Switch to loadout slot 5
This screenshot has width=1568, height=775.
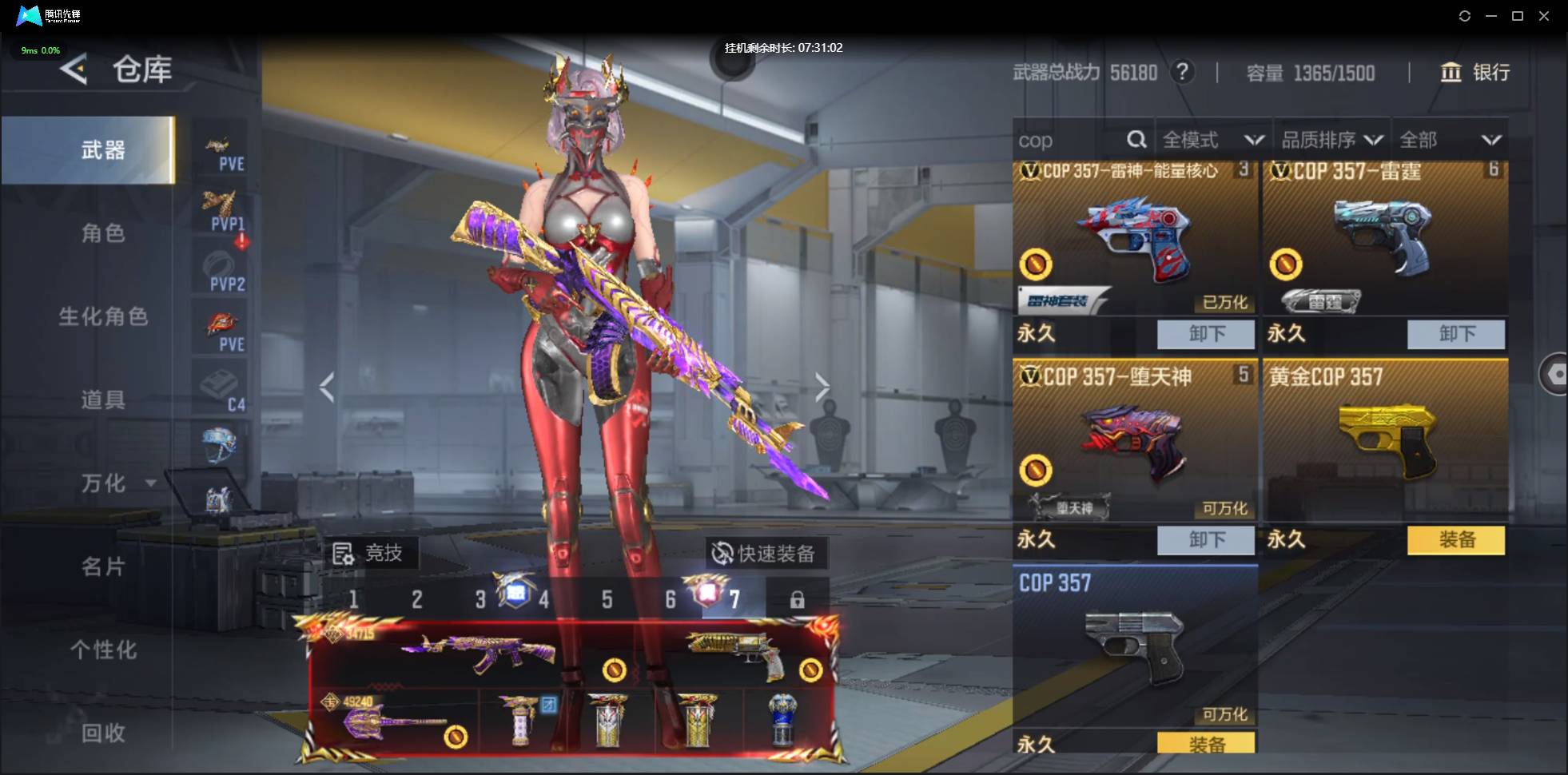click(x=607, y=599)
